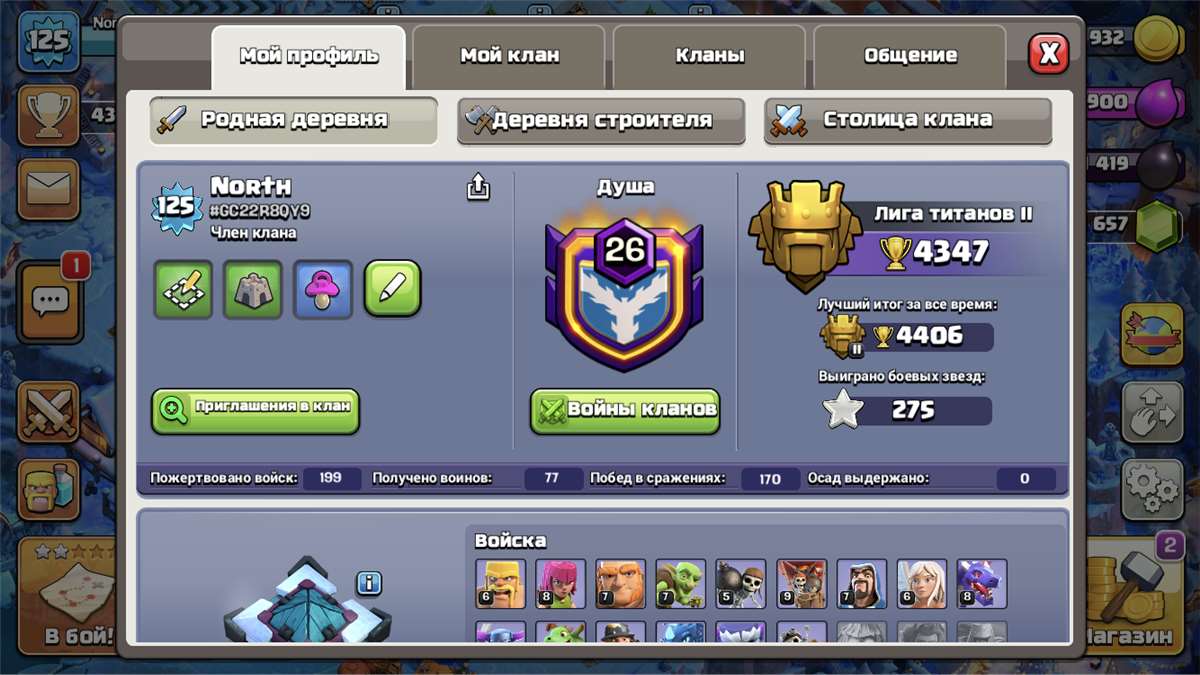Tap the green pencil edit button

coord(392,289)
